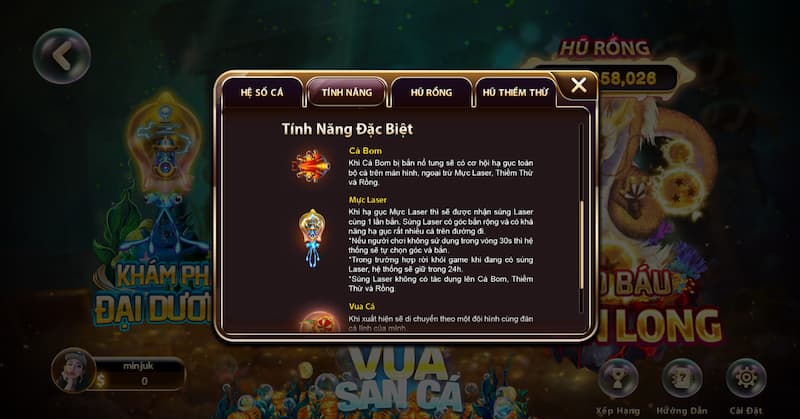Open Cài Đặt settings
This screenshot has height=419, width=800.
click(746, 379)
